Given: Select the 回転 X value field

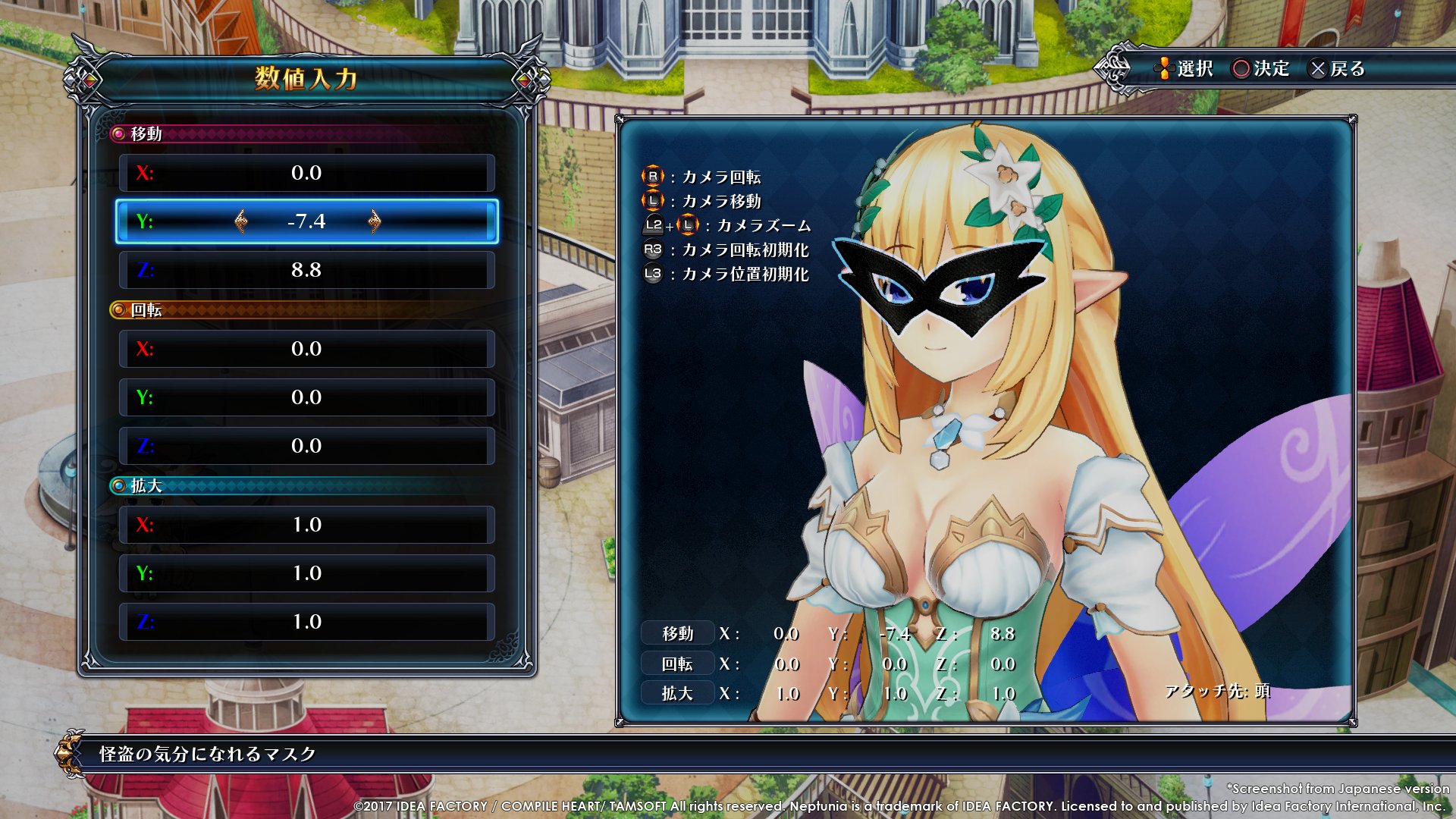Looking at the screenshot, I should click(x=306, y=349).
